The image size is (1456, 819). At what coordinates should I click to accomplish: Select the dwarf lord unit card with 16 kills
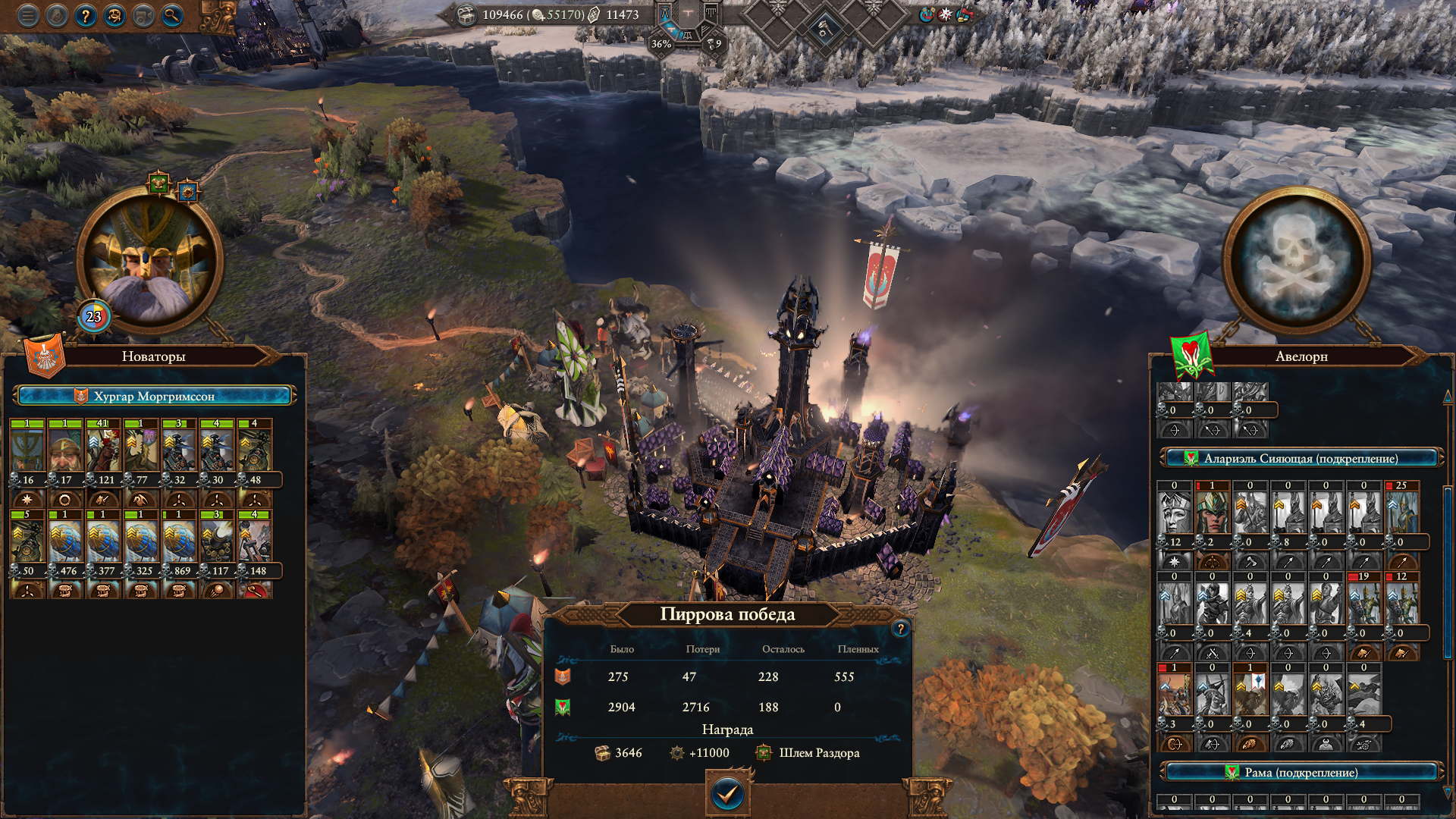(27, 448)
